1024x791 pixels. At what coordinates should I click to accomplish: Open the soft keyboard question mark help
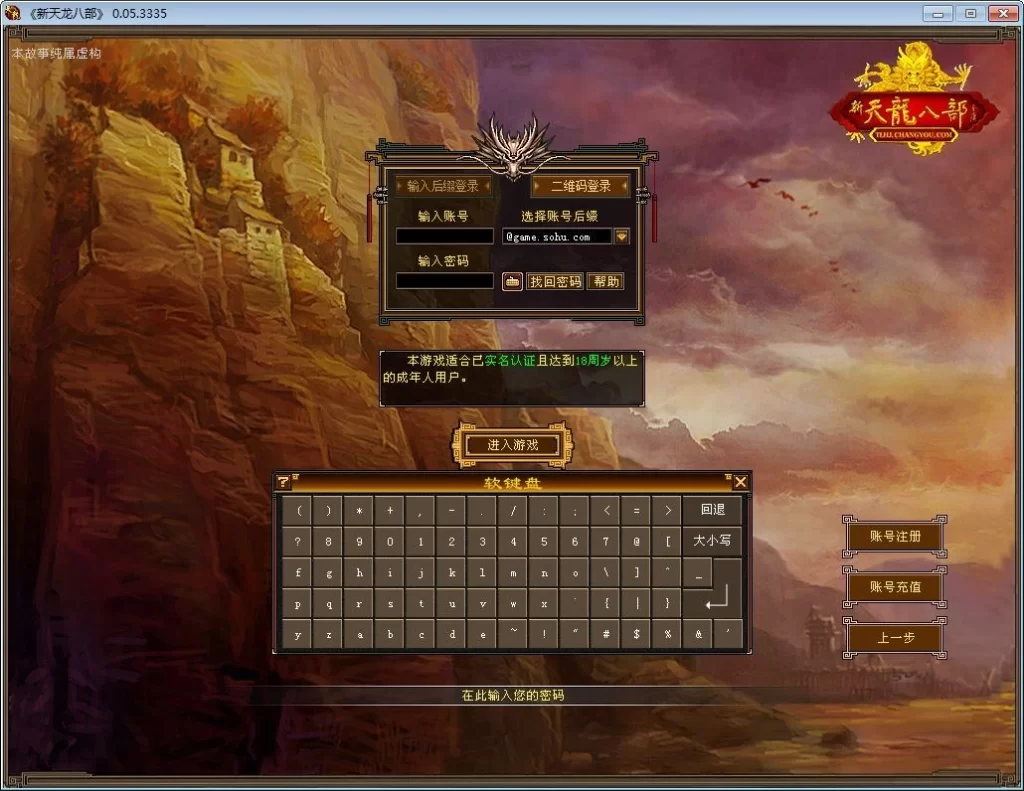click(283, 482)
